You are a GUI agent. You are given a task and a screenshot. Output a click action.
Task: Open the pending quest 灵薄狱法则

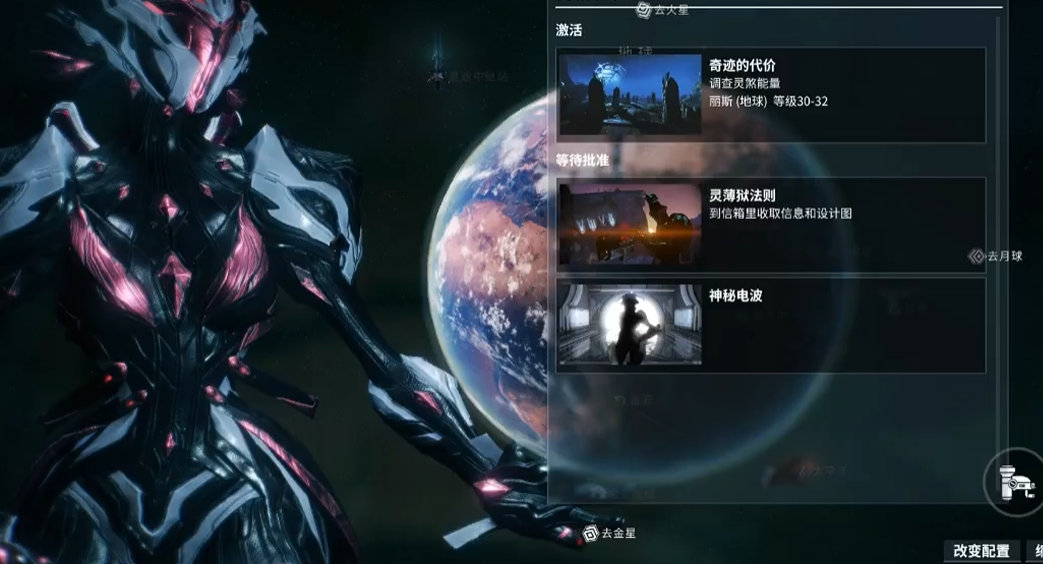[770, 223]
